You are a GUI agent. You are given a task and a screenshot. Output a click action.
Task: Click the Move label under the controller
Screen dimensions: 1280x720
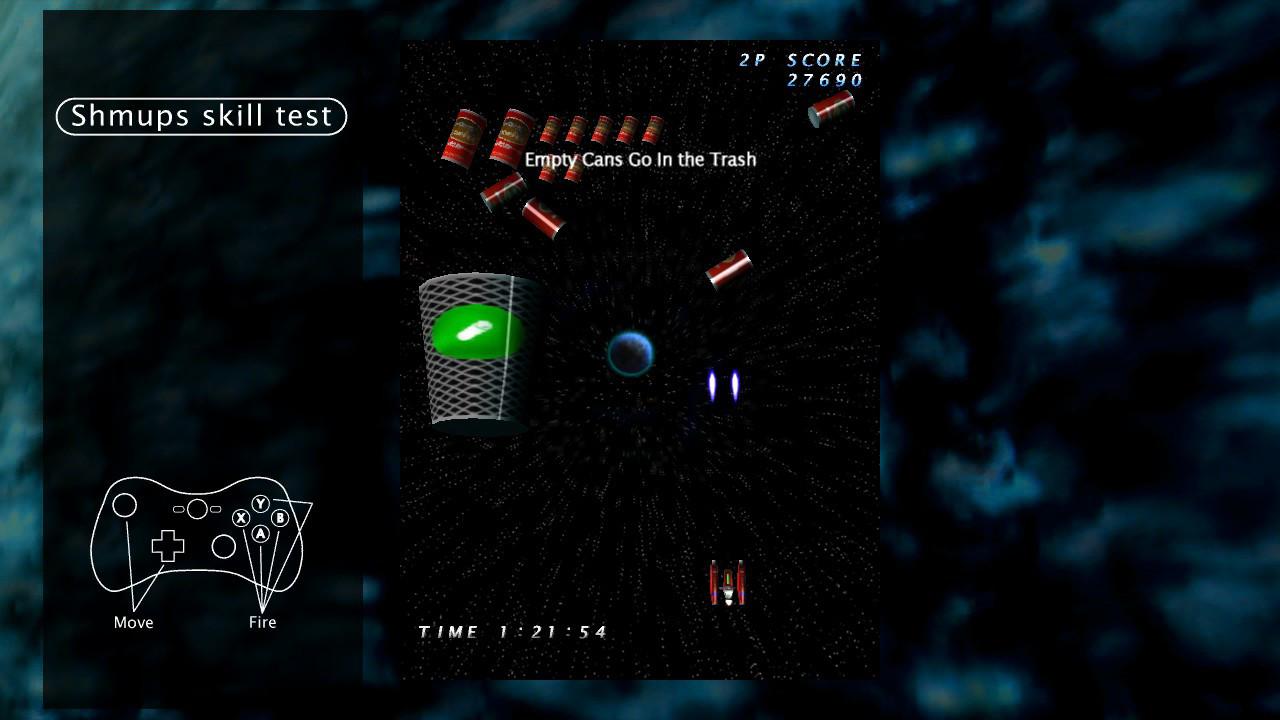pyautogui.click(x=132, y=622)
